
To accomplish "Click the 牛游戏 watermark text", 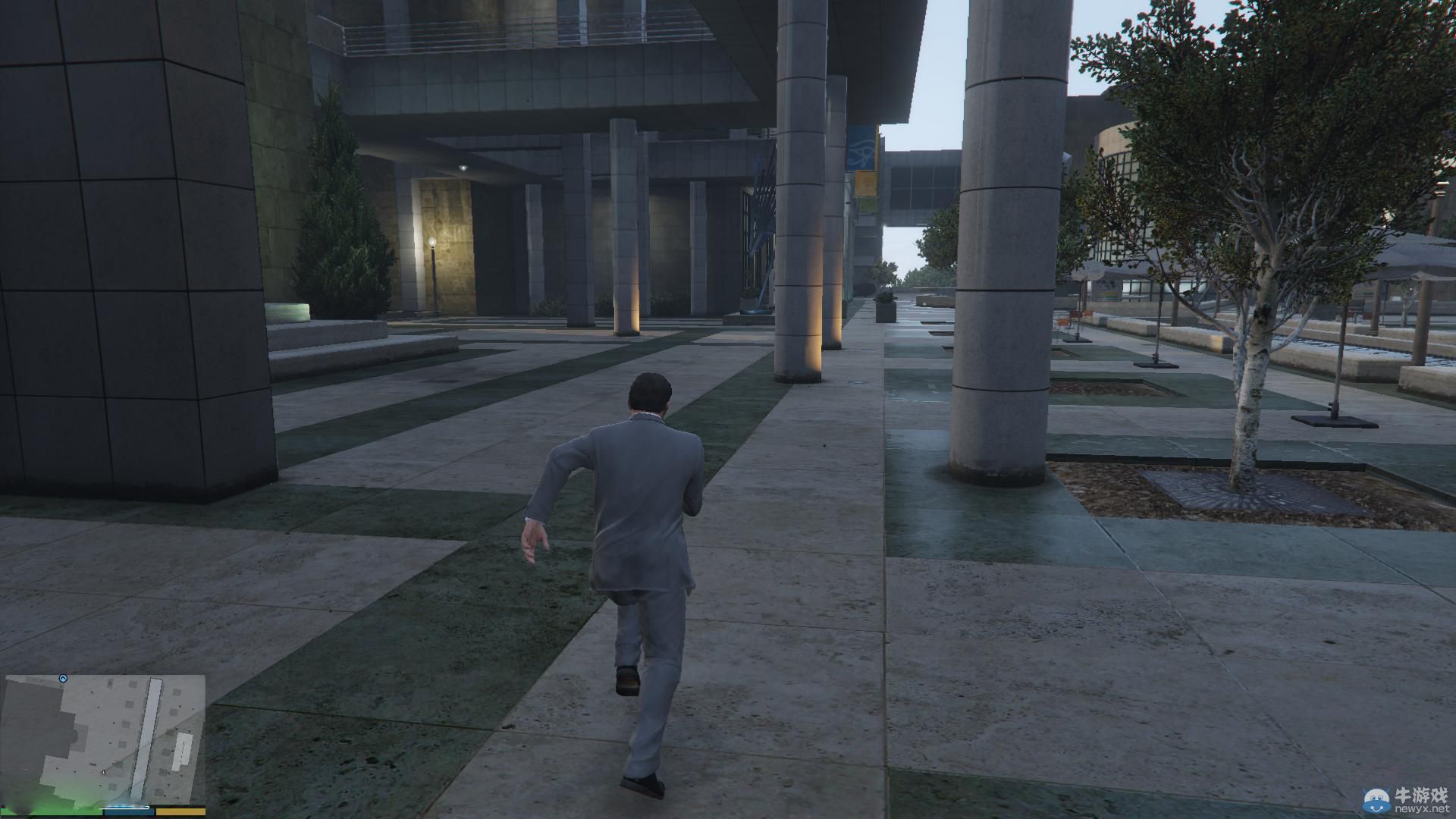I will coord(1423,794).
